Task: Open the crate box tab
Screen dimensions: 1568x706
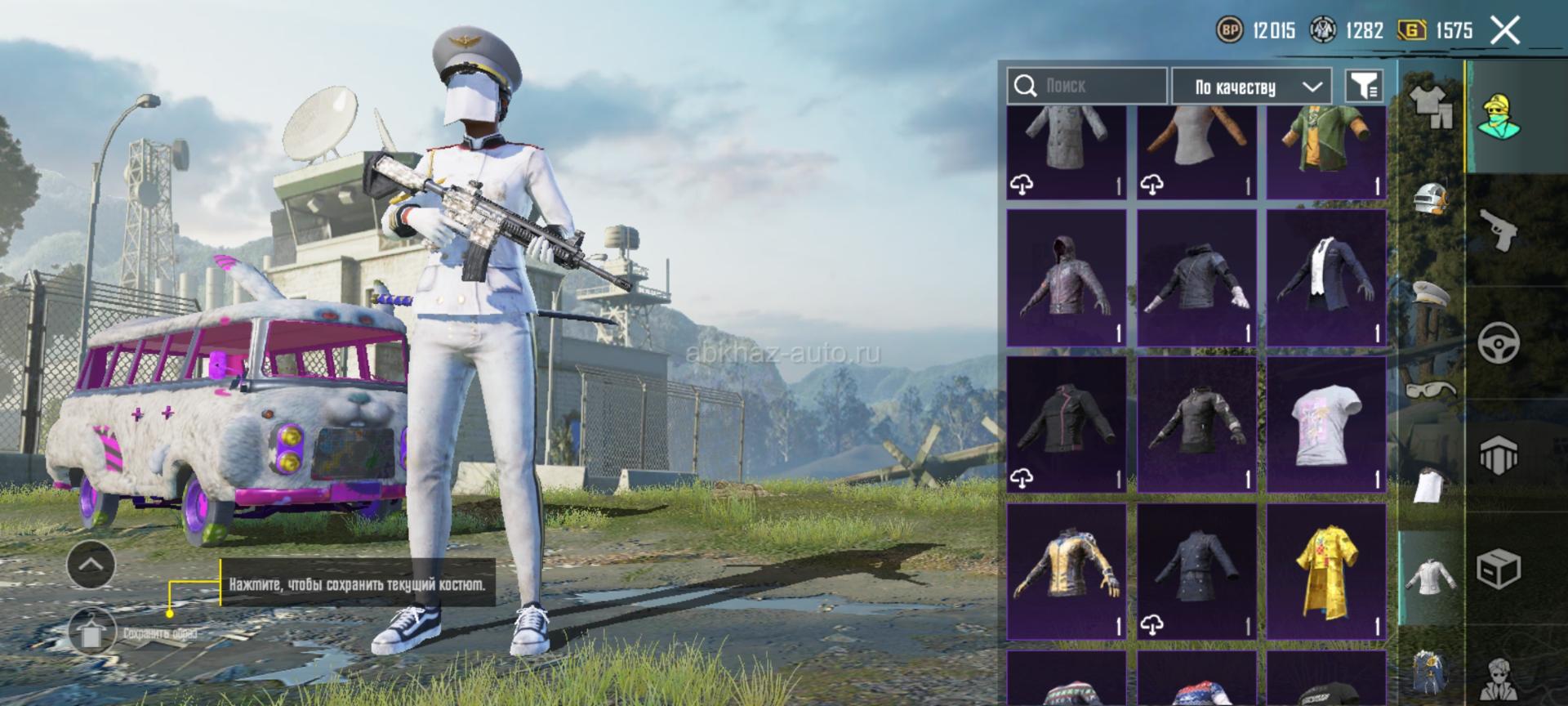Action: pos(1499,569)
